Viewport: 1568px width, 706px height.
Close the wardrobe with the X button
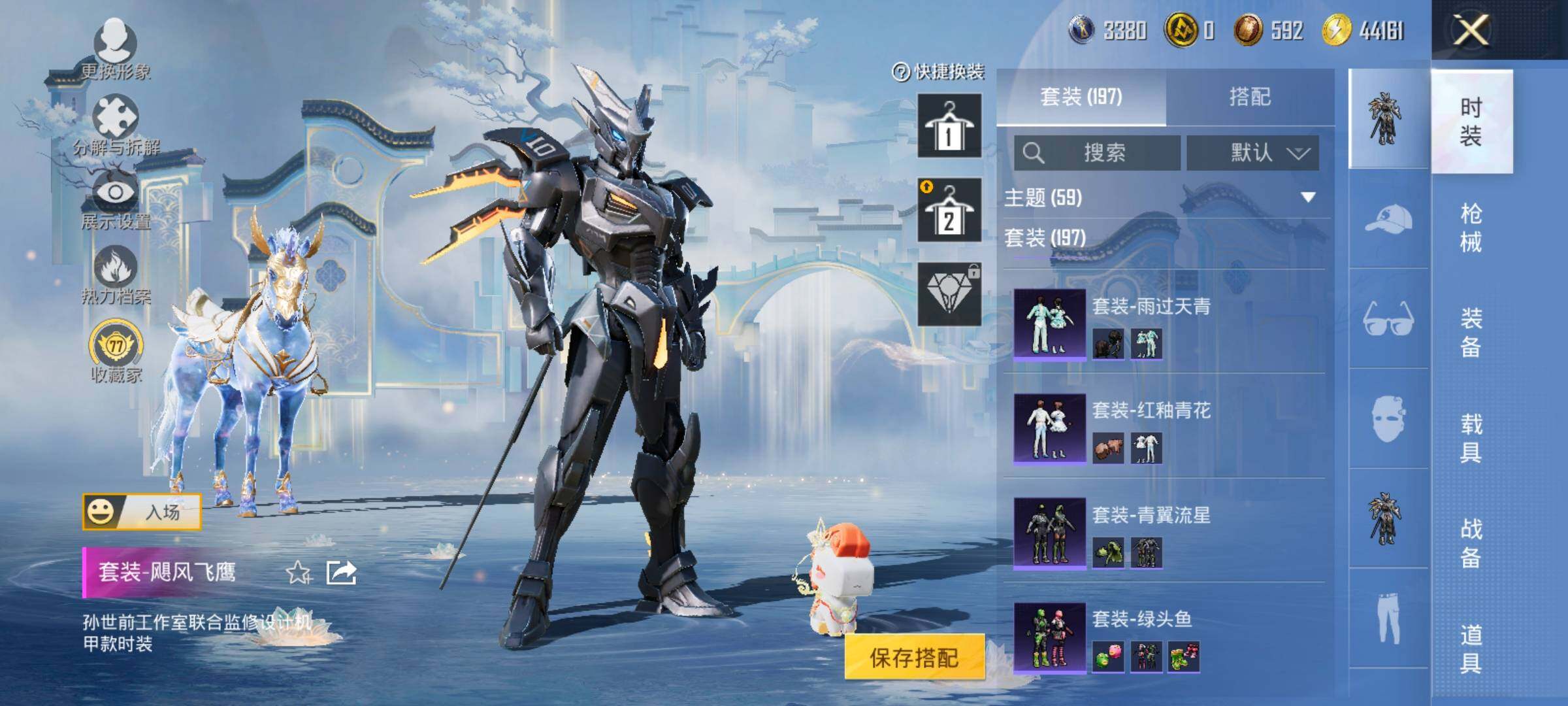(1470, 30)
